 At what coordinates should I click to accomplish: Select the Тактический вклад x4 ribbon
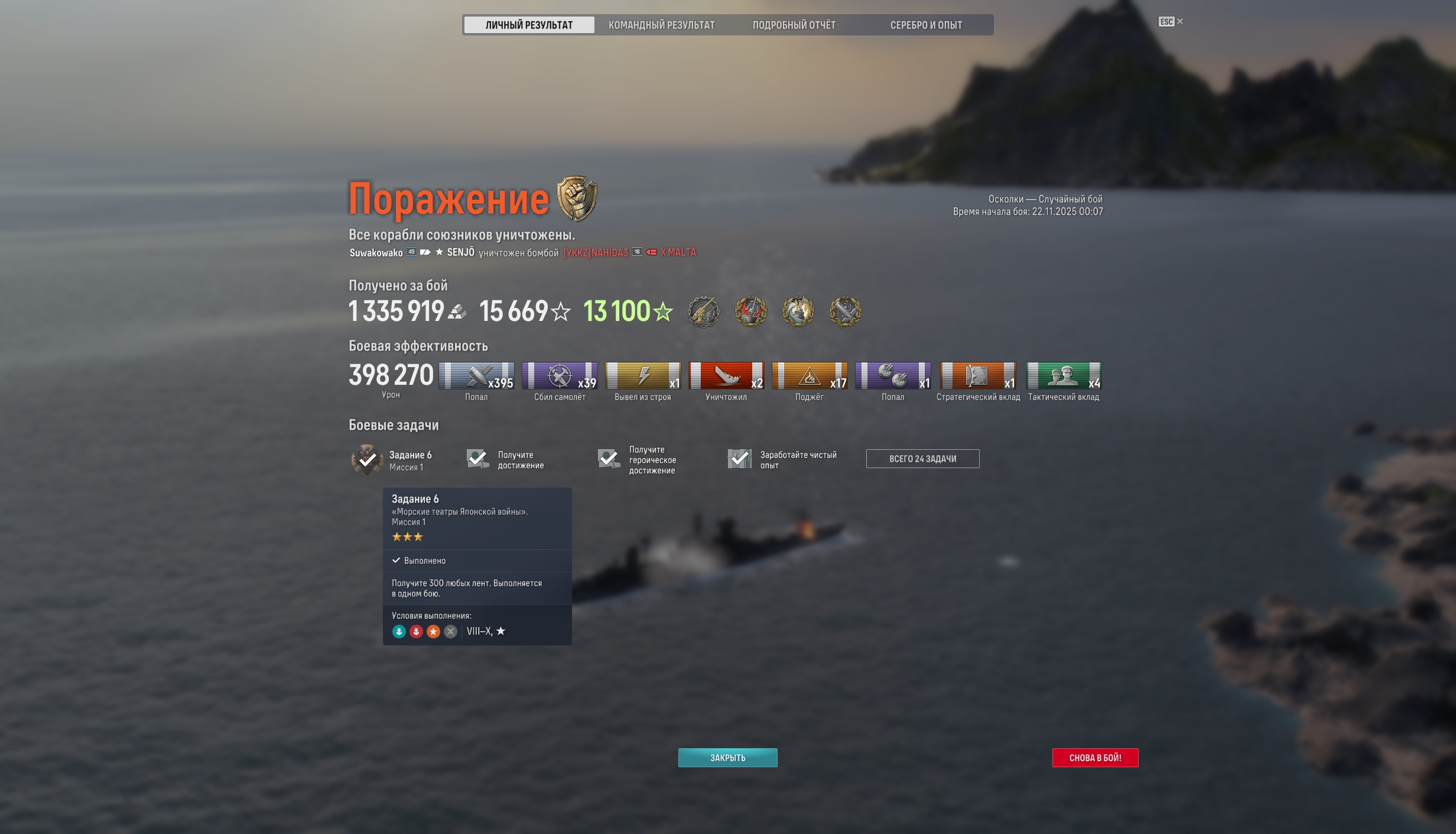(x=1064, y=376)
